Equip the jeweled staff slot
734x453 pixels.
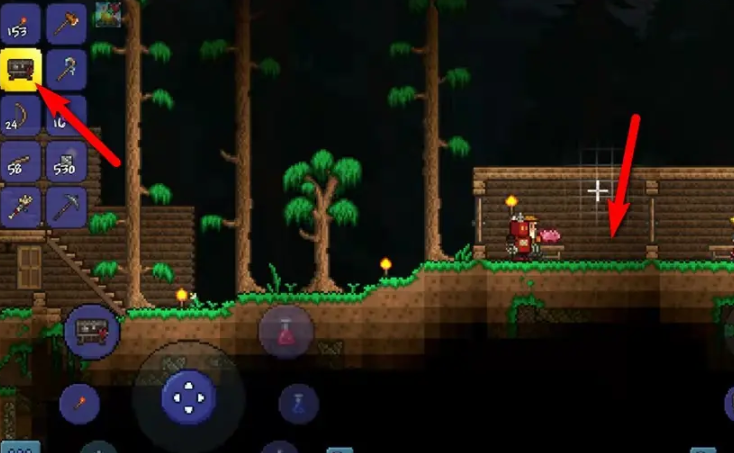(x=21, y=207)
